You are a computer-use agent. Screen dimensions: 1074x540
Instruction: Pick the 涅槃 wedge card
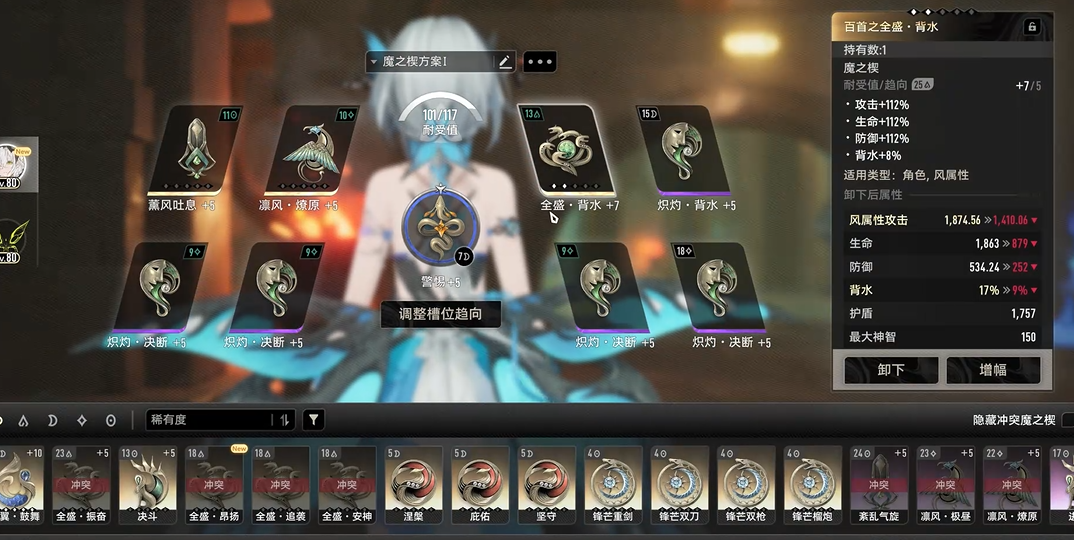tap(414, 483)
